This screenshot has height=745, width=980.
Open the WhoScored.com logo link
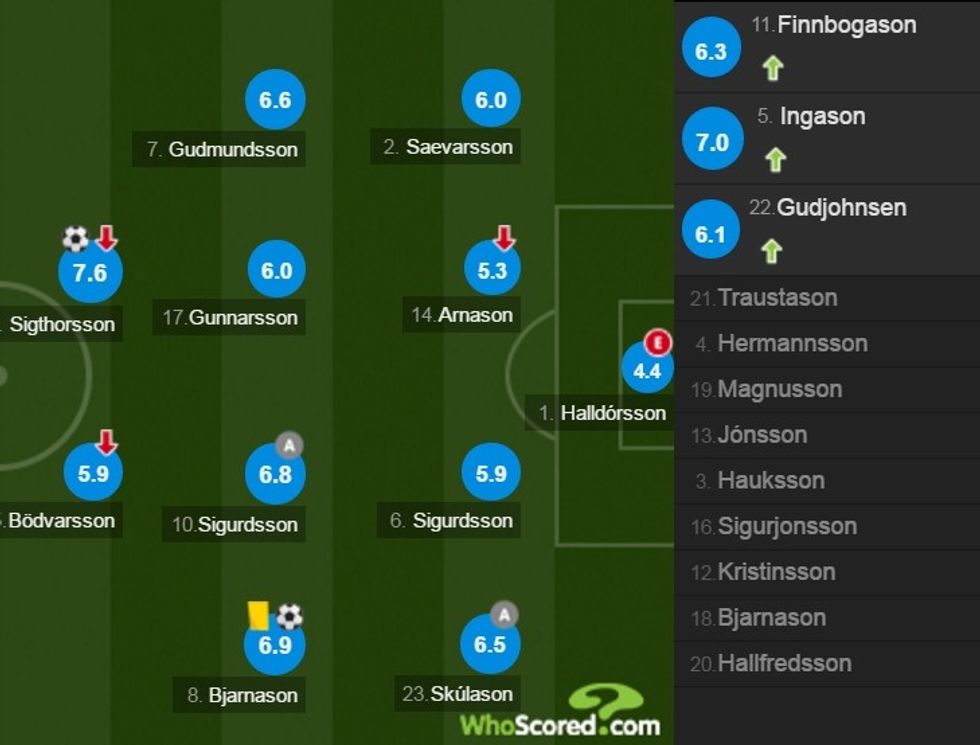(x=560, y=714)
